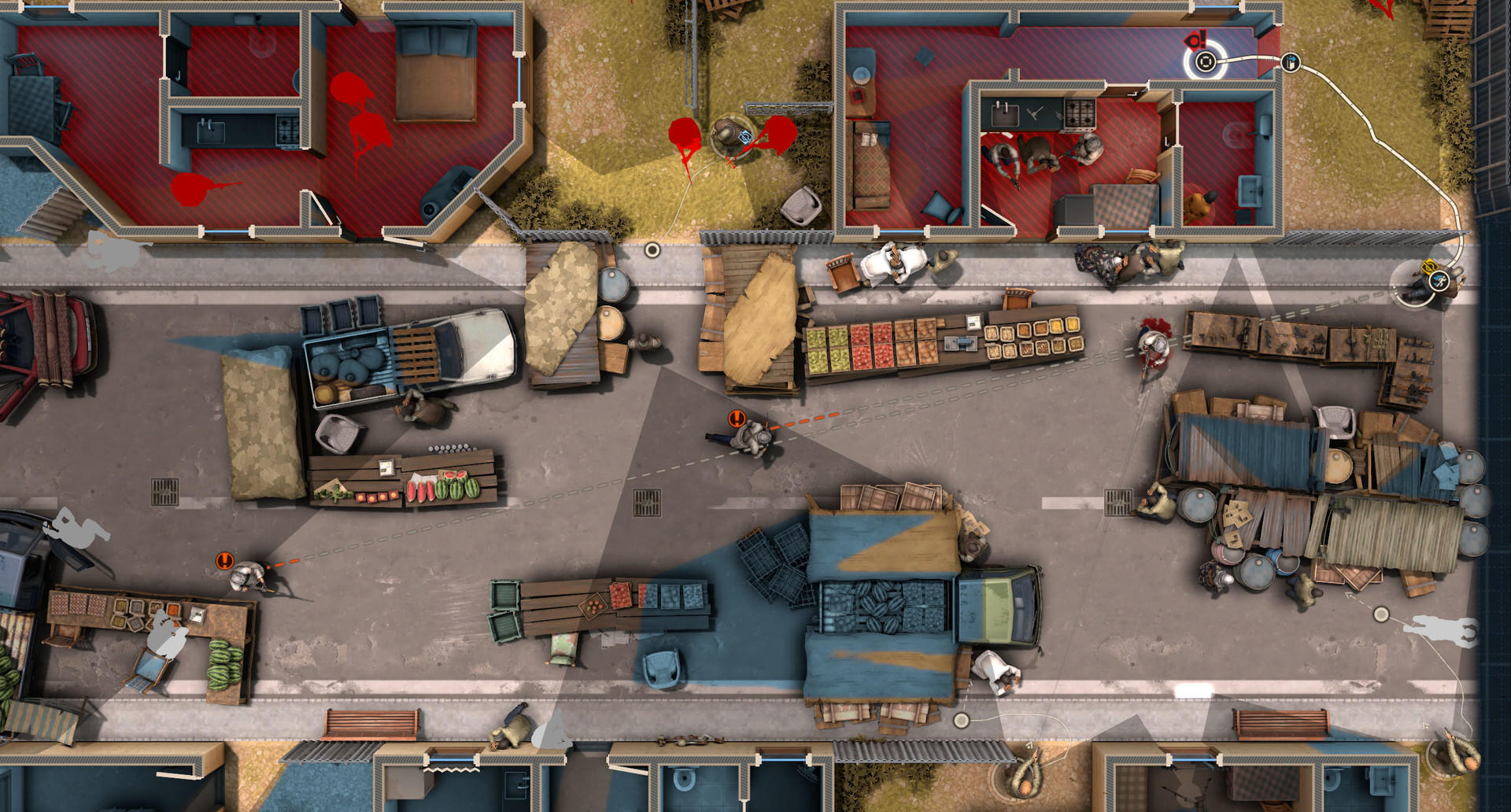Click the small round marker on the northern wall gap

[x=652, y=249]
